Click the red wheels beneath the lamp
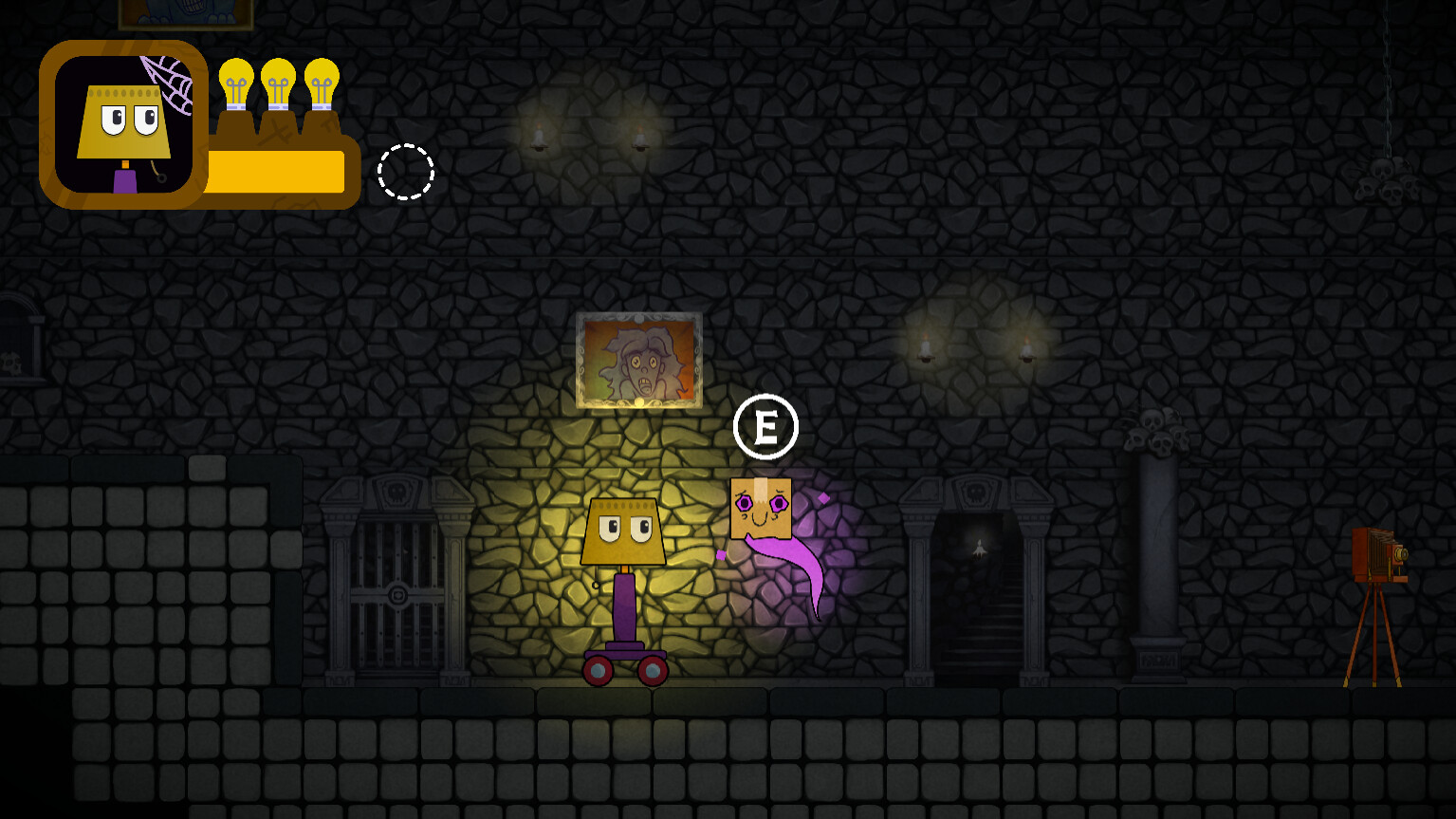 coord(626,669)
